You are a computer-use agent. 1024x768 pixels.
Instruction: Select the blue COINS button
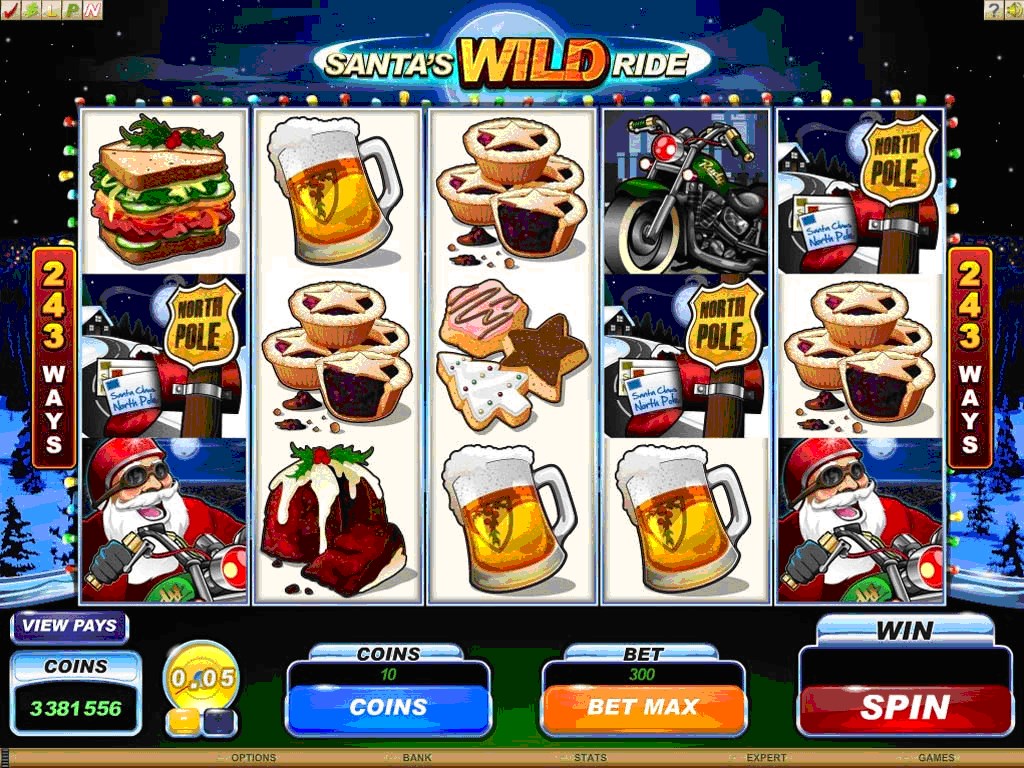388,707
